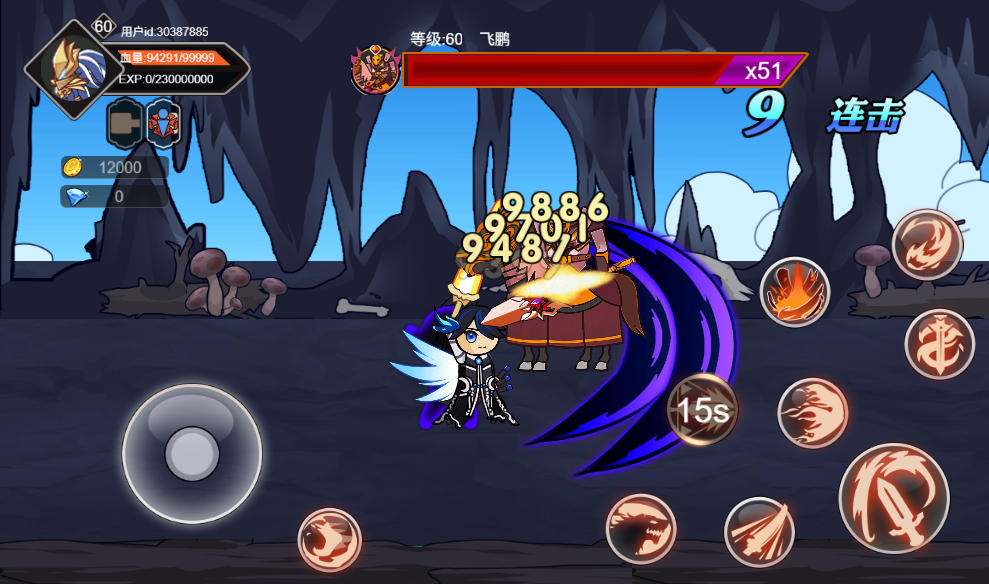
Task: Click the boss 飞鹏 portrait icon
Action: [375, 70]
